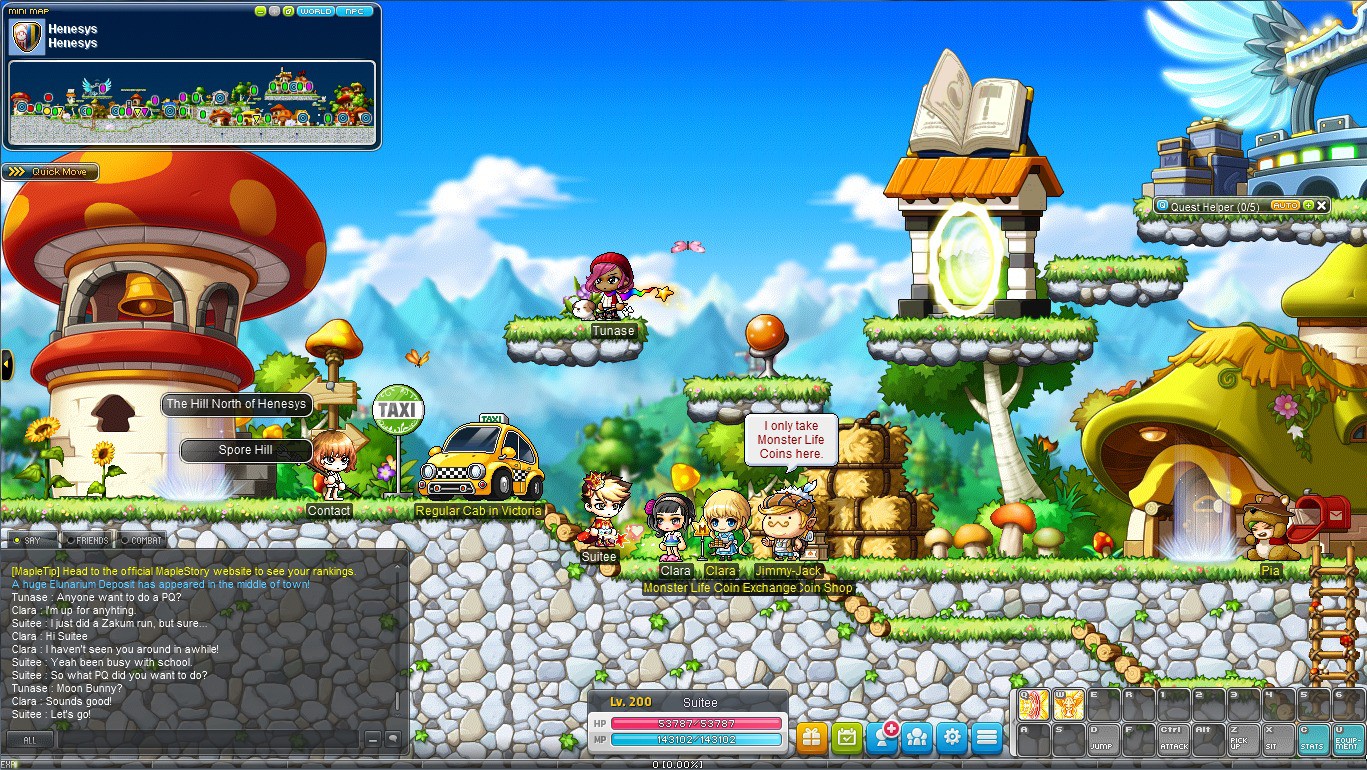
Task: Expand Quest Helper with the plus button
Action: point(1308,206)
